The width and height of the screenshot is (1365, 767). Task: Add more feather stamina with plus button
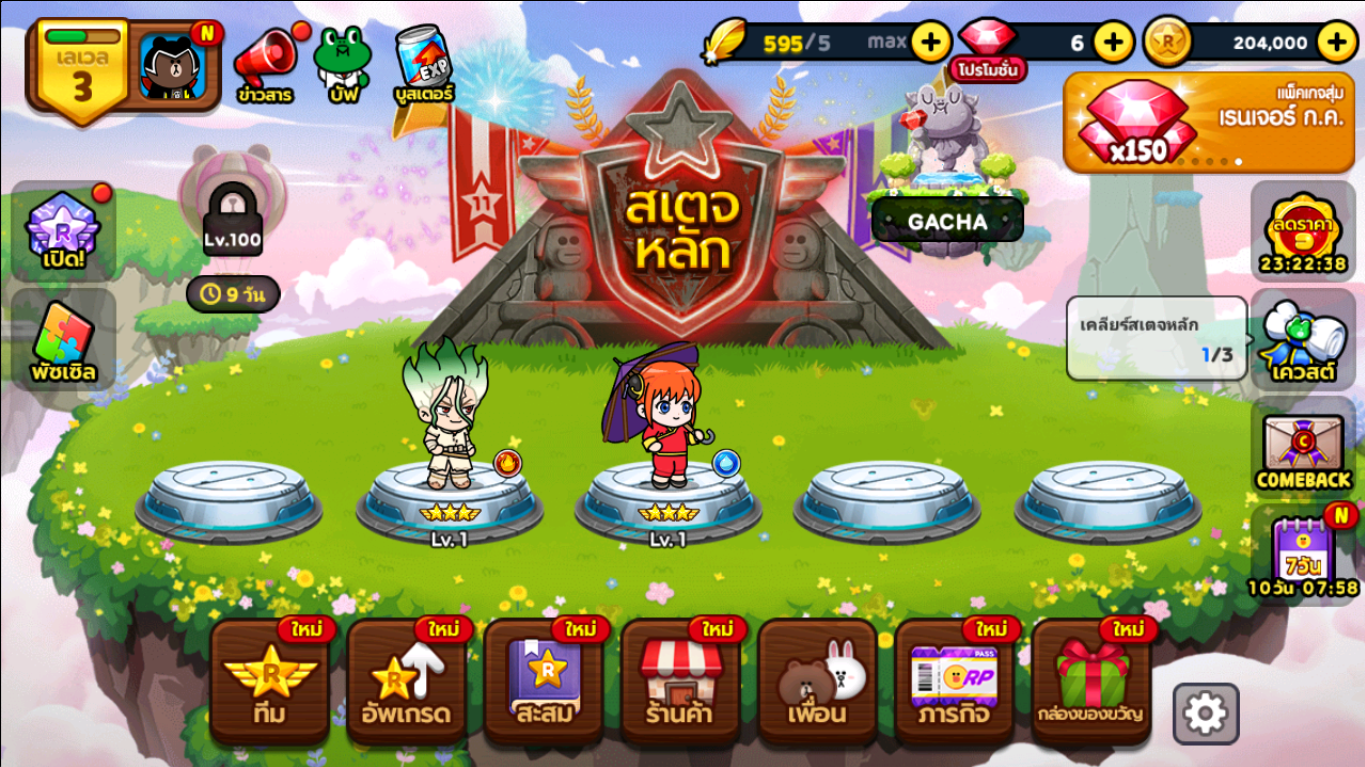click(x=931, y=42)
